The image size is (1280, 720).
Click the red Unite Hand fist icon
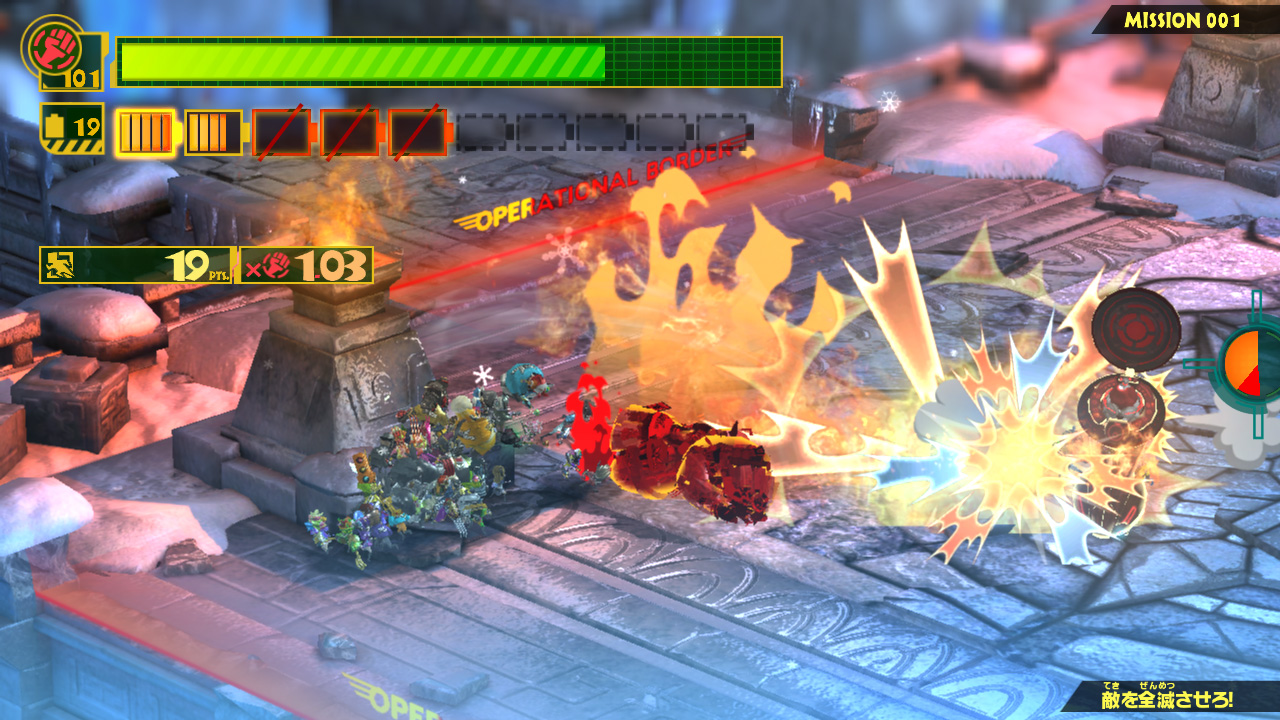pos(53,45)
